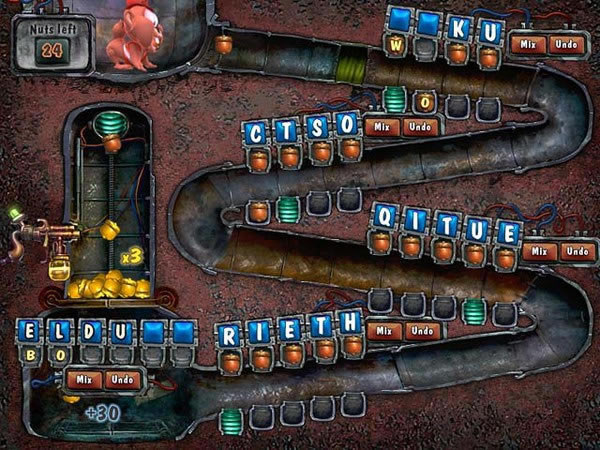Mix the word containing K and U

pos(527,44)
